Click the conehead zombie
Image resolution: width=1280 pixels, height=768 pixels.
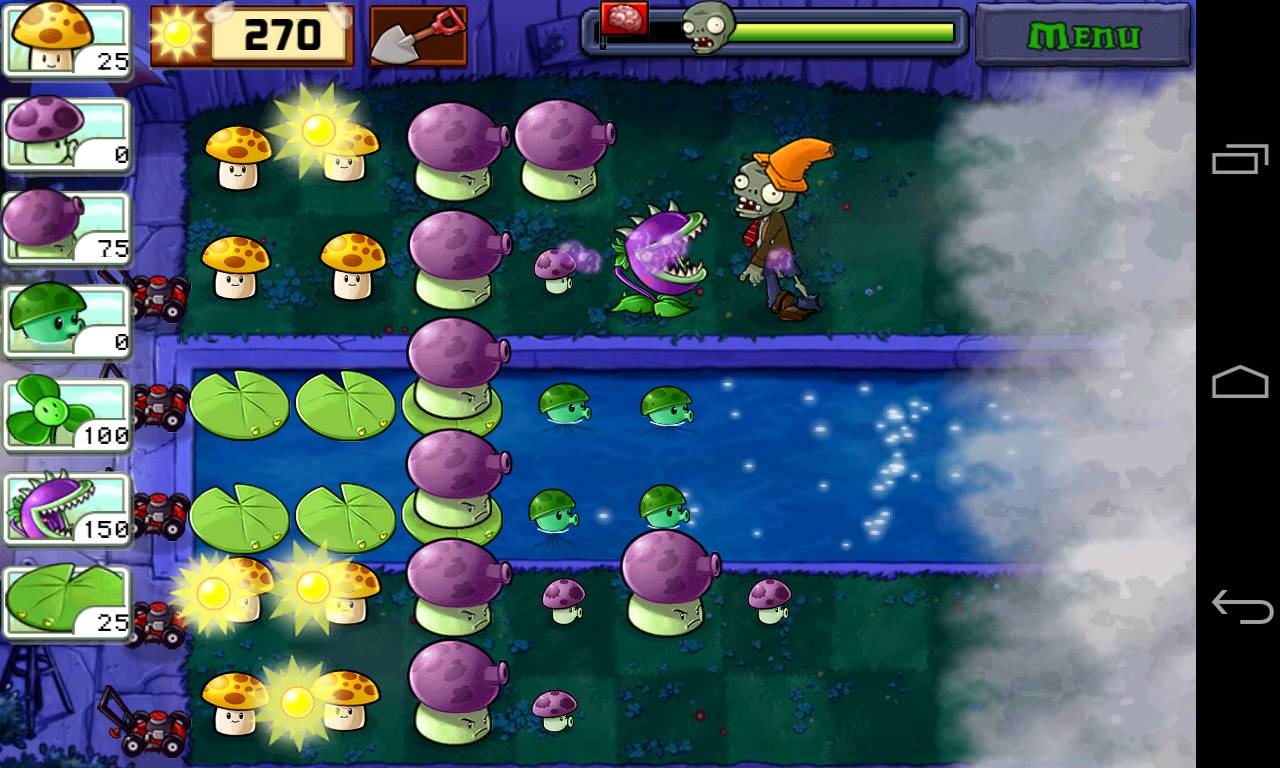click(x=768, y=230)
